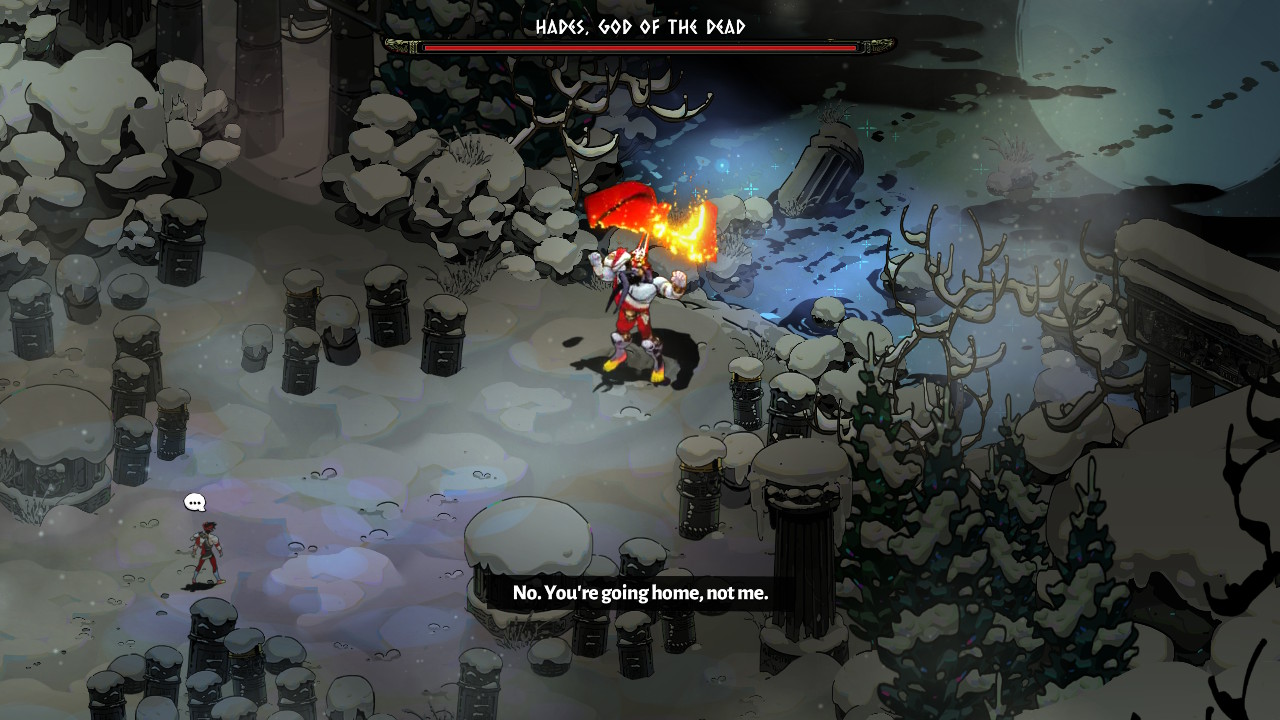This screenshot has width=1280, height=720.
Task: Click the dialogue line 'No. You're going home, not me.'
Action: click(640, 593)
